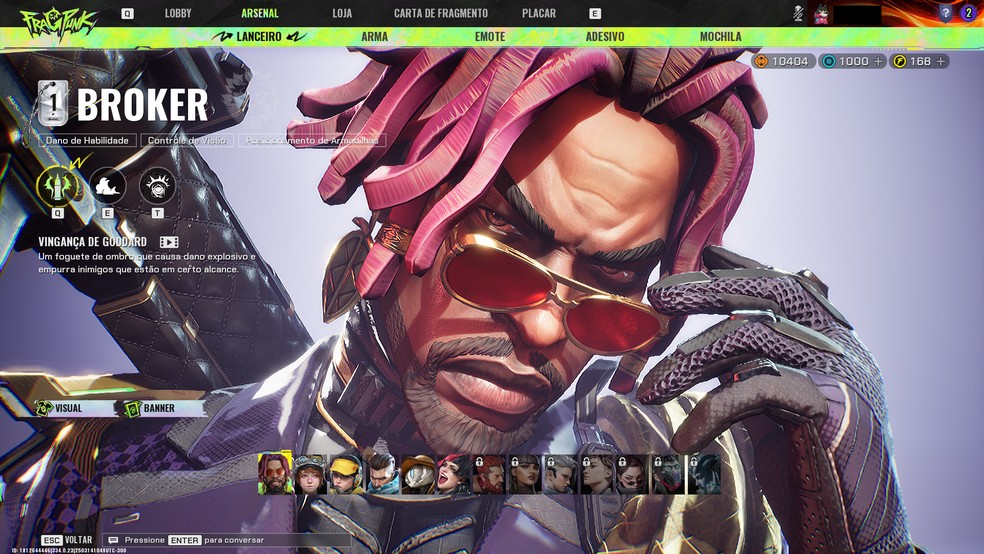Choose the Mochila sub-tab
This screenshot has width=984, height=554.
pyautogui.click(x=720, y=37)
